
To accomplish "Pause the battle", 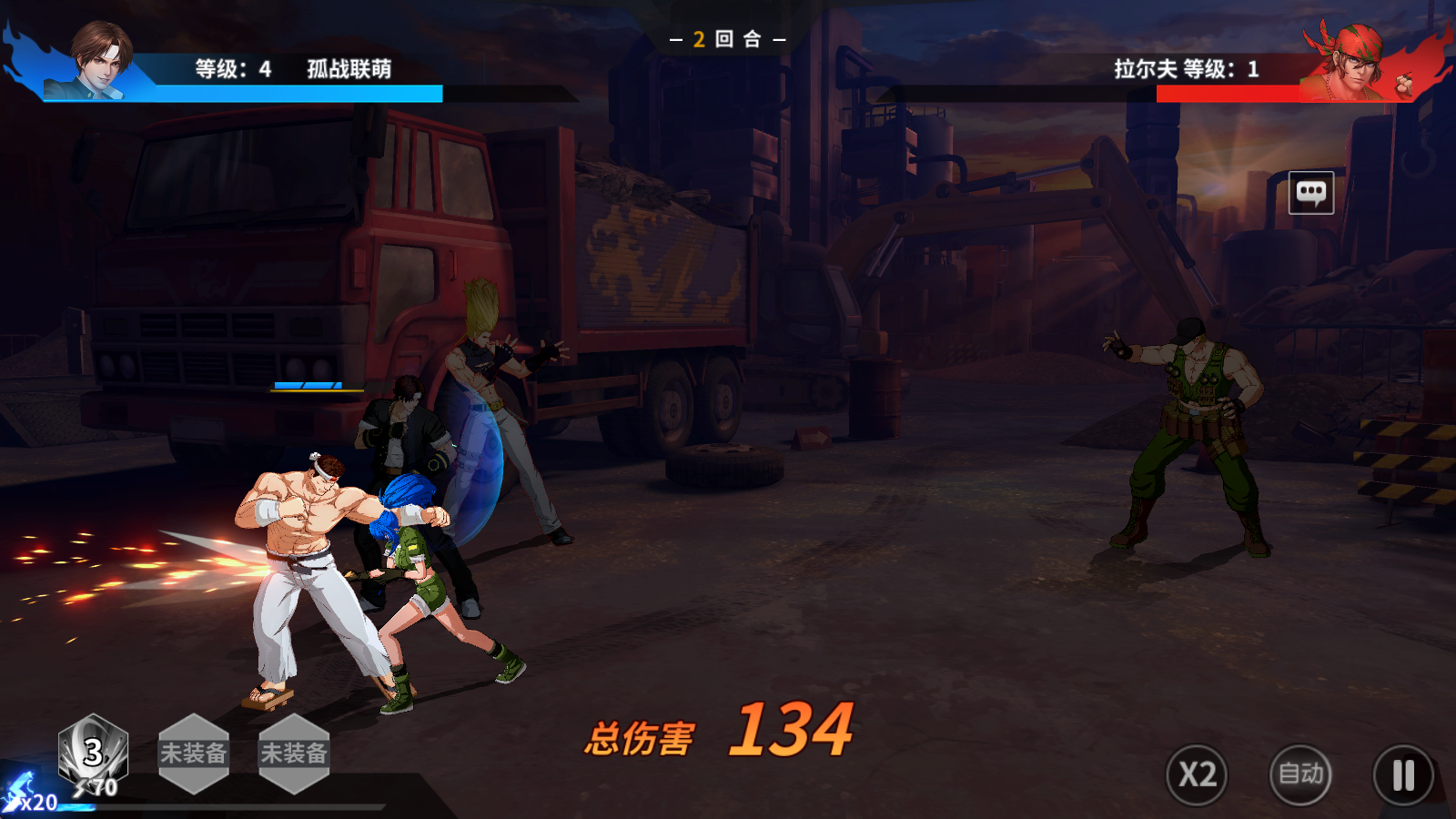I will pyautogui.click(x=1403, y=775).
